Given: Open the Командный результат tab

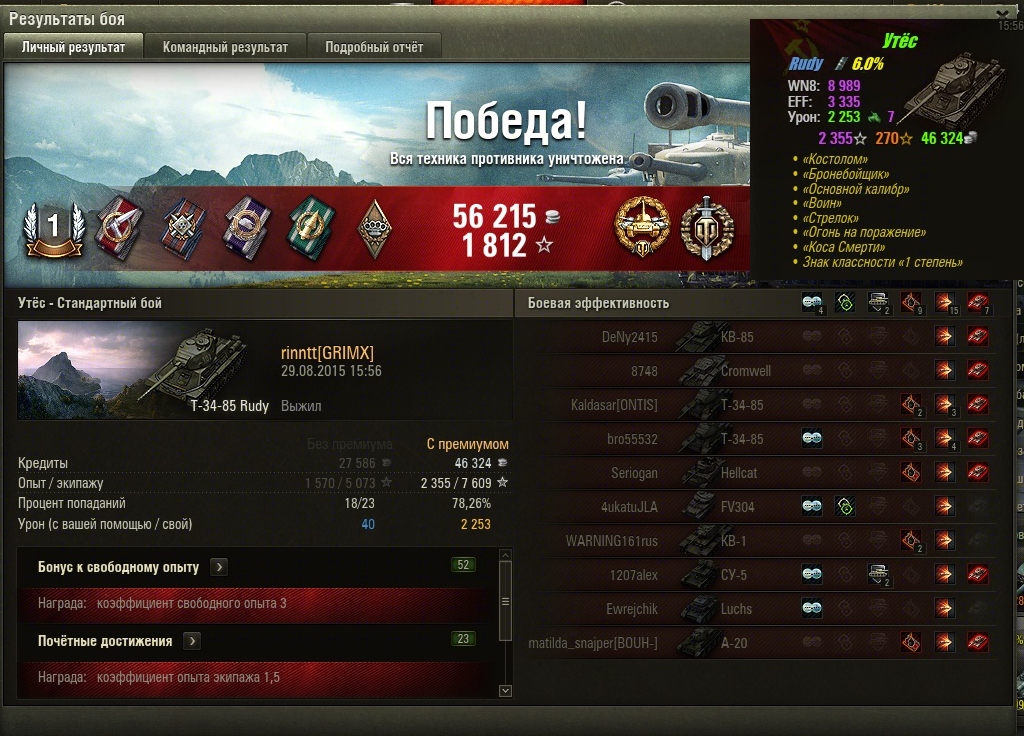Looking at the screenshot, I should pos(225,47).
